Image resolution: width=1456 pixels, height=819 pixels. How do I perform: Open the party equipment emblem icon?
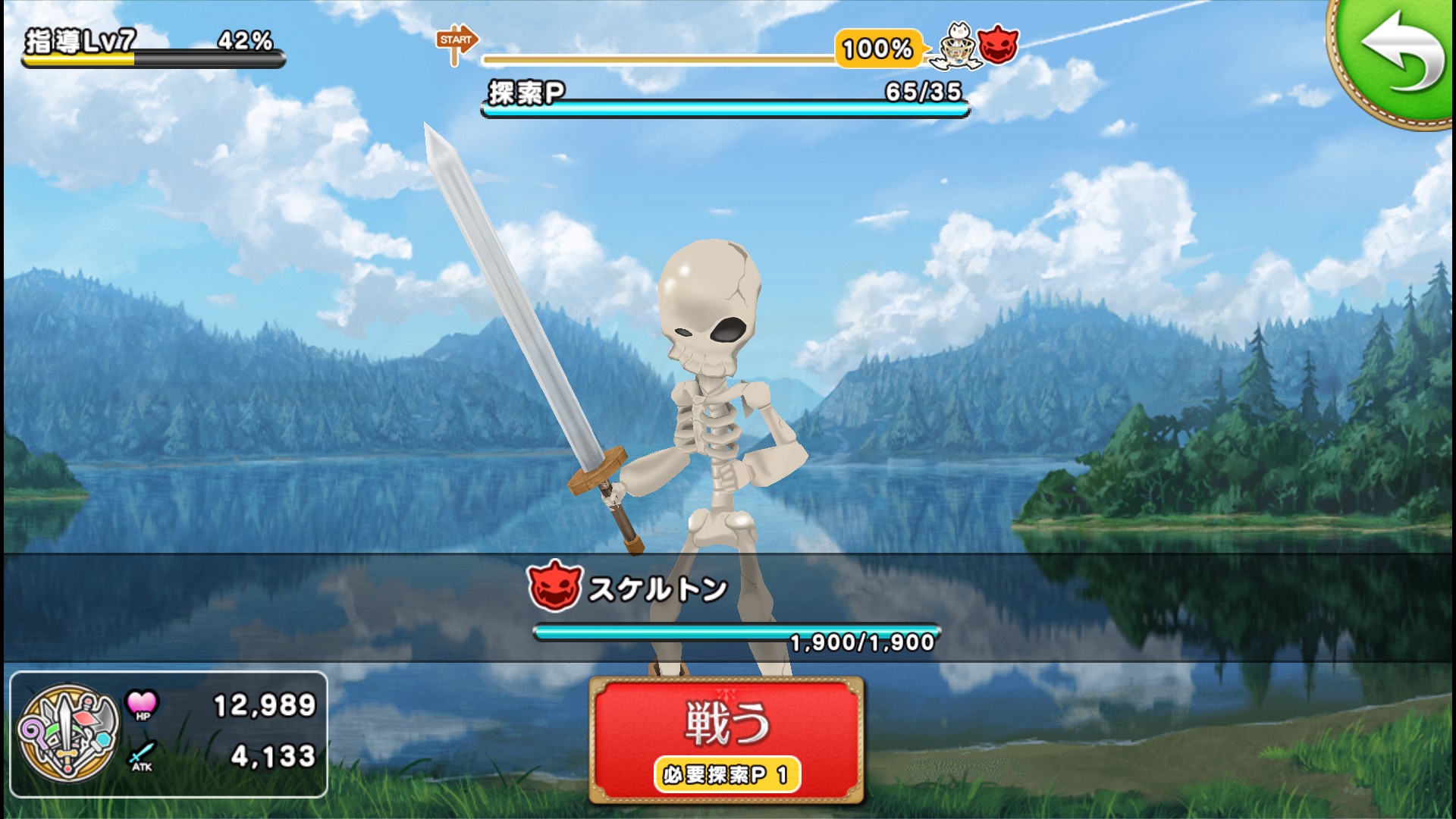tap(68, 733)
